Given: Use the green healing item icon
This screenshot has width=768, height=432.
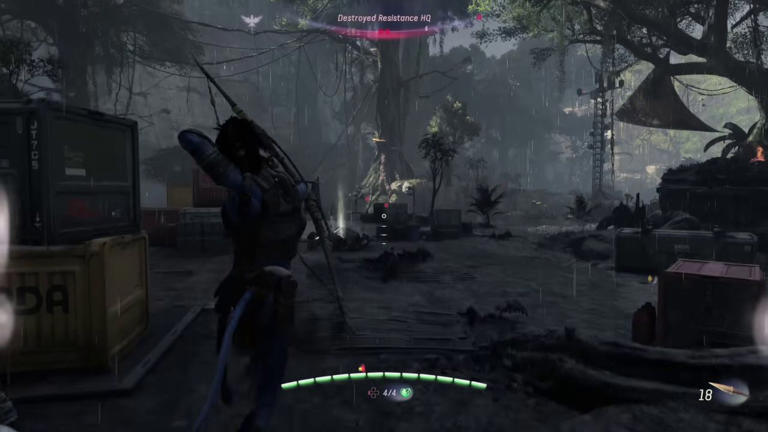Looking at the screenshot, I should pyautogui.click(x=407, y=393).
